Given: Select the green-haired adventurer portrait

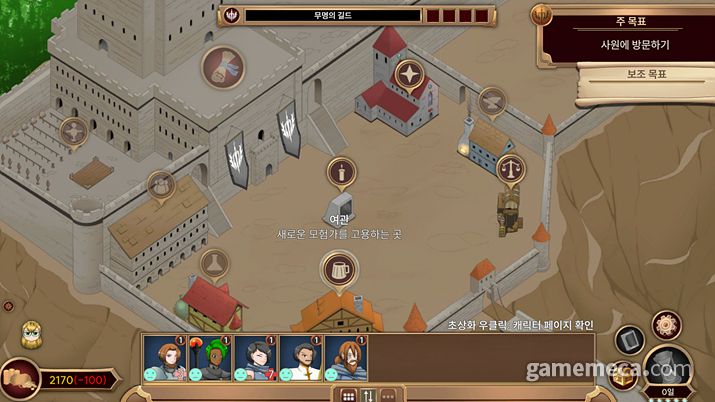Looking at the screenshot, I should [207, 357].
